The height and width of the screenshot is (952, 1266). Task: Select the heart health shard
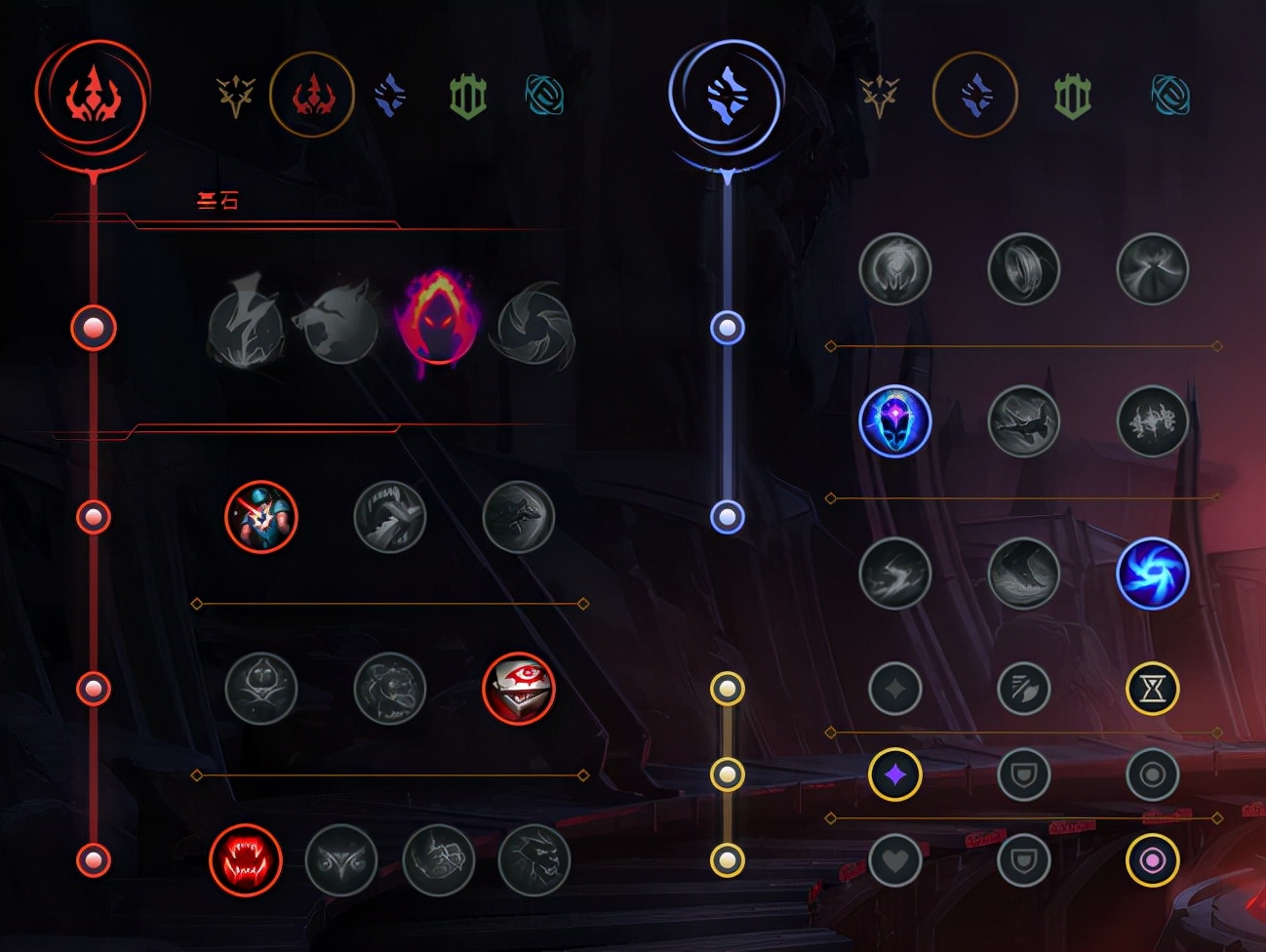coord(895,860)
